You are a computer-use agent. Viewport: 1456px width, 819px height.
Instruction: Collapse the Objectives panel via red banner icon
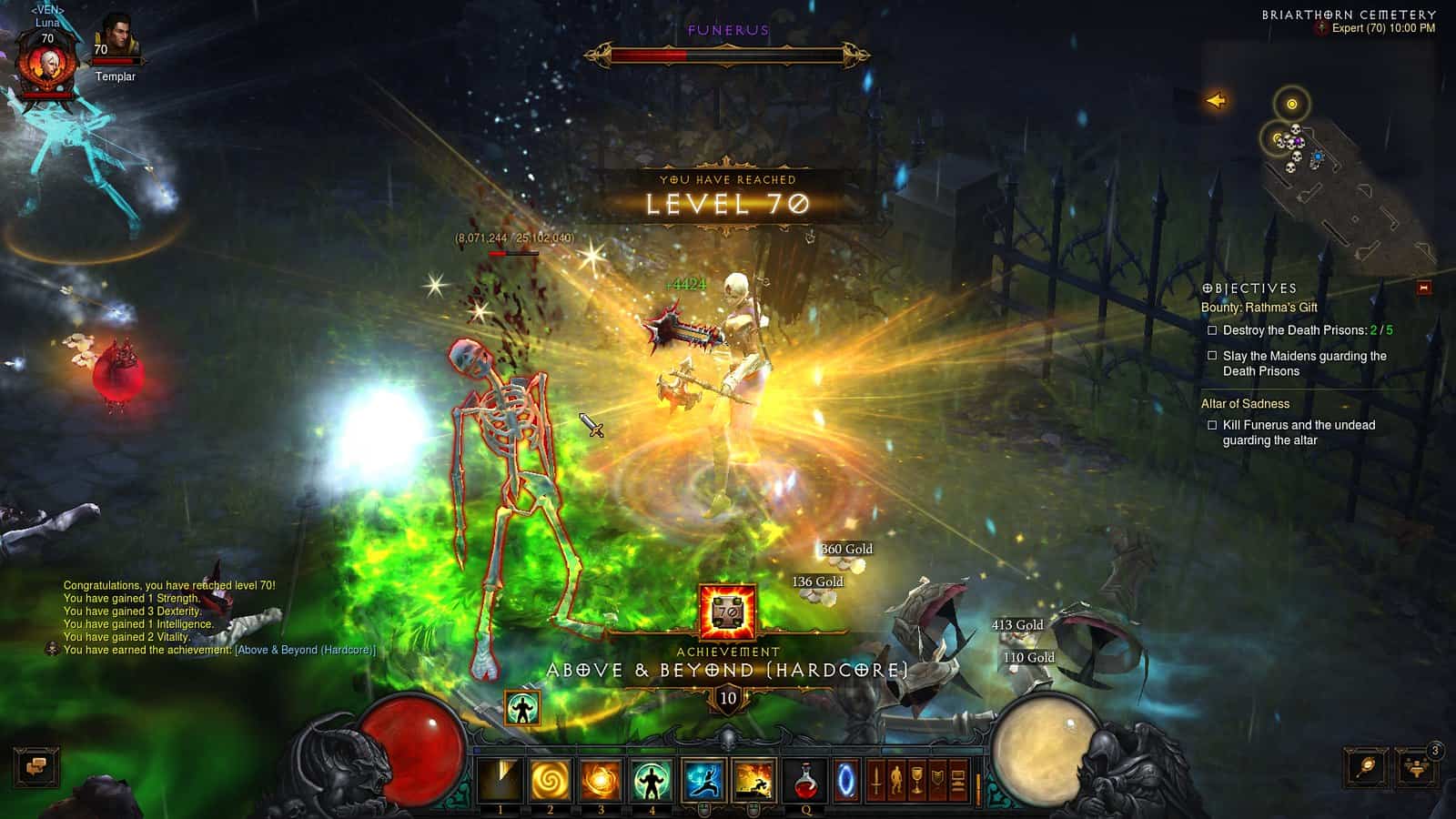click(1421, 287)
